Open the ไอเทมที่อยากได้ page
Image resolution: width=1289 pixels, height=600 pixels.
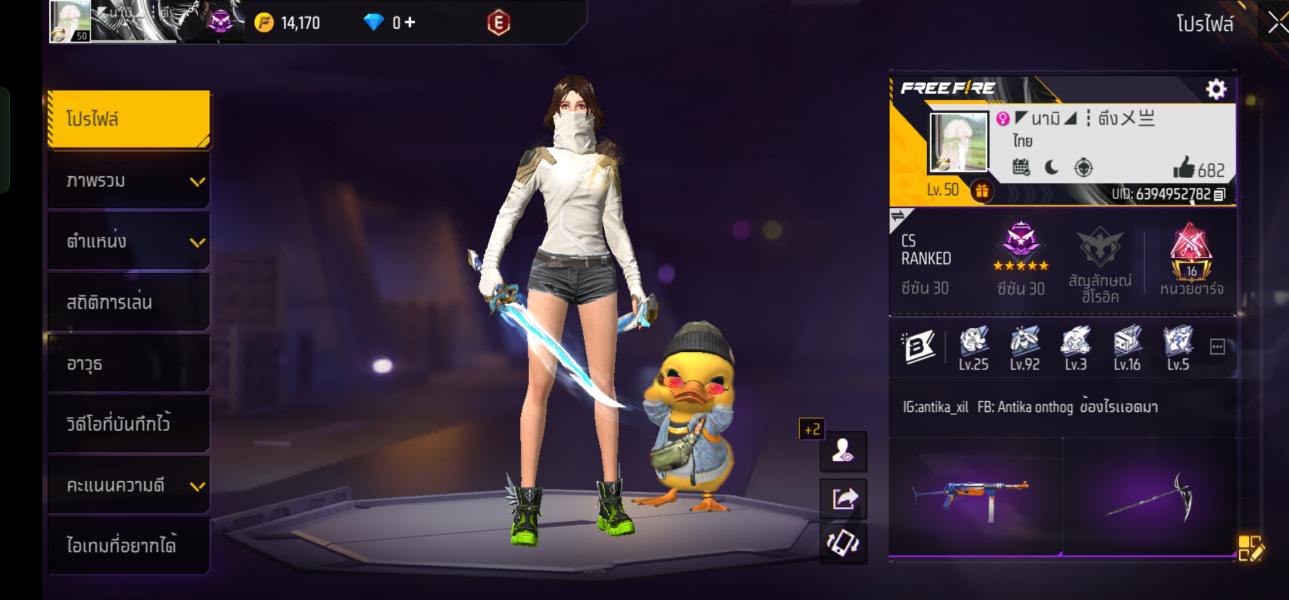coord(128,546)
